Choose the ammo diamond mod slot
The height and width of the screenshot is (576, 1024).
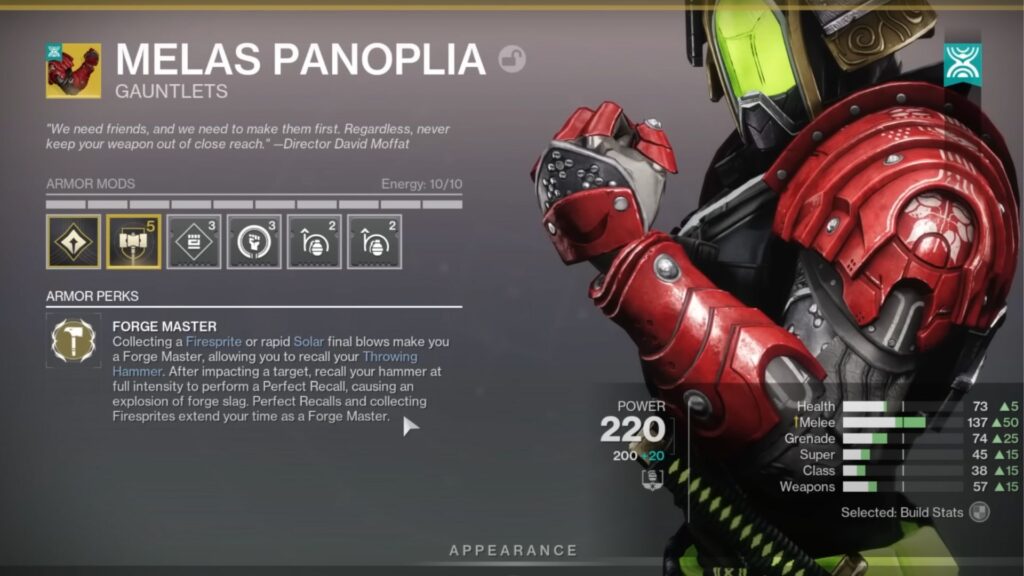point(193,242)
